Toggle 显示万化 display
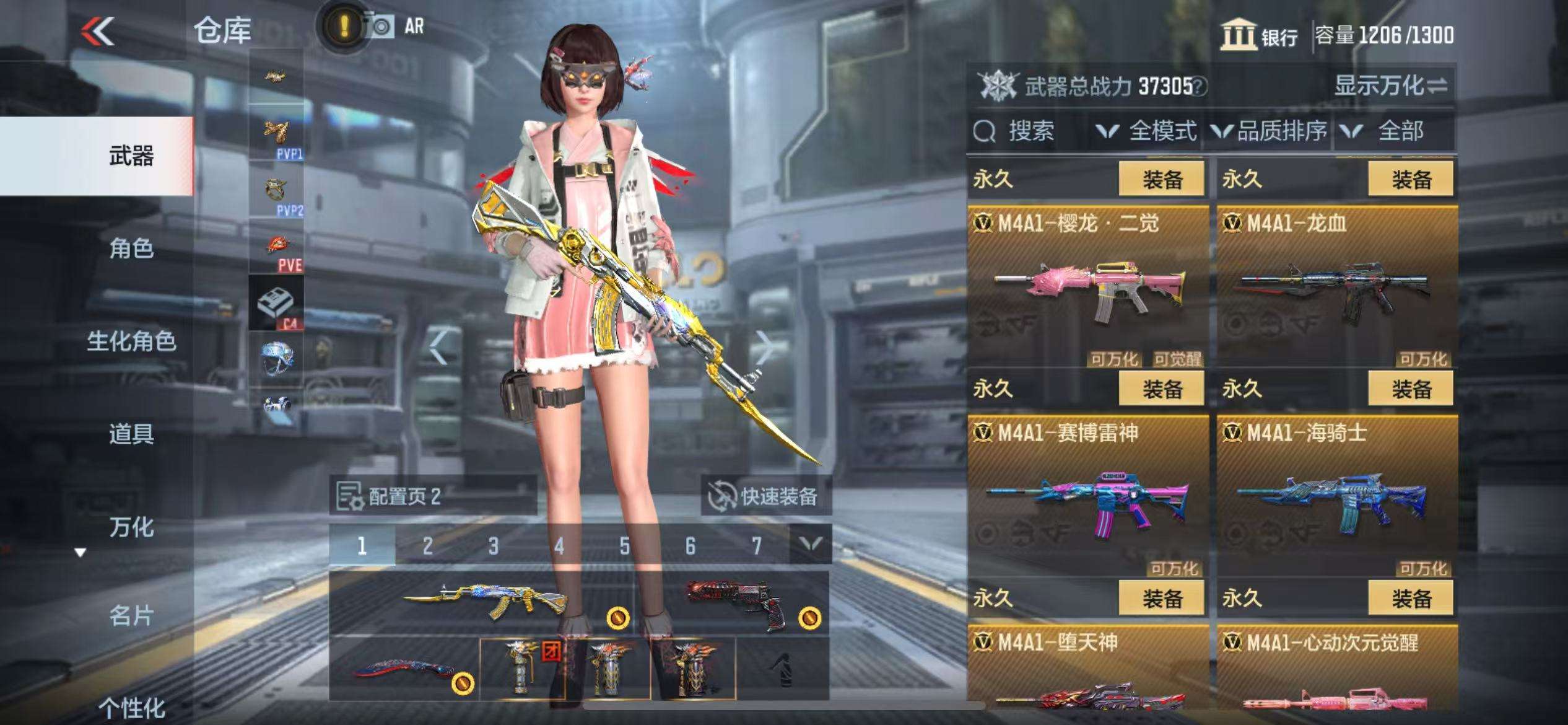 (1390, 86)
